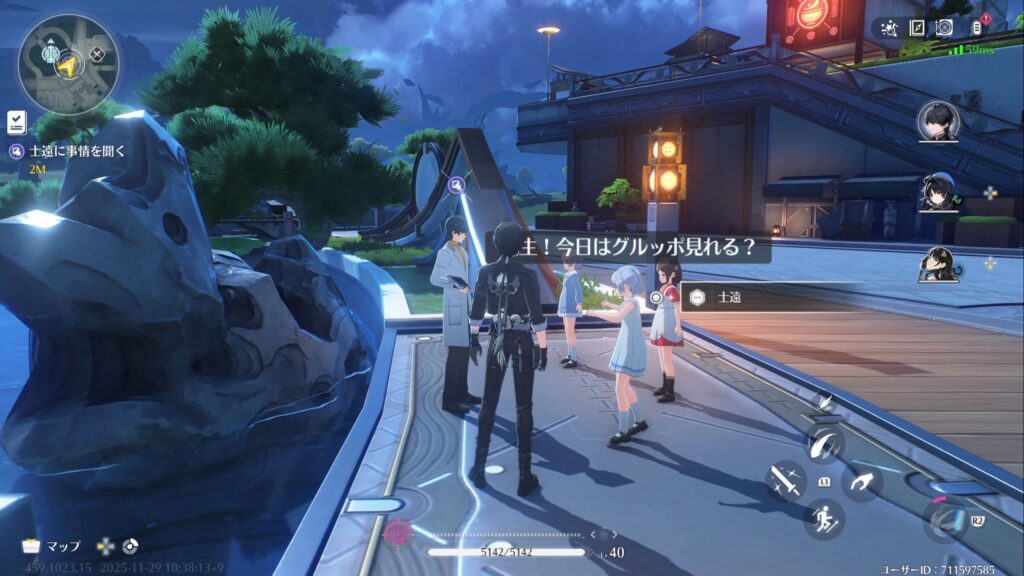
Task: Tap the grab hand action button
Action: tap(861, 484)
